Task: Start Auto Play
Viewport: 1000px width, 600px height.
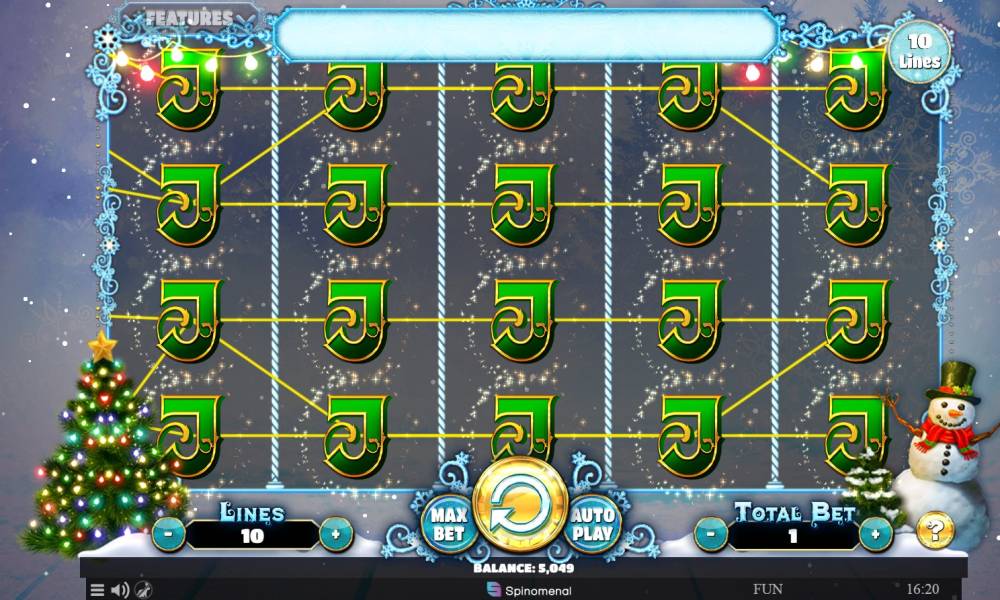Action: point(595,522)
